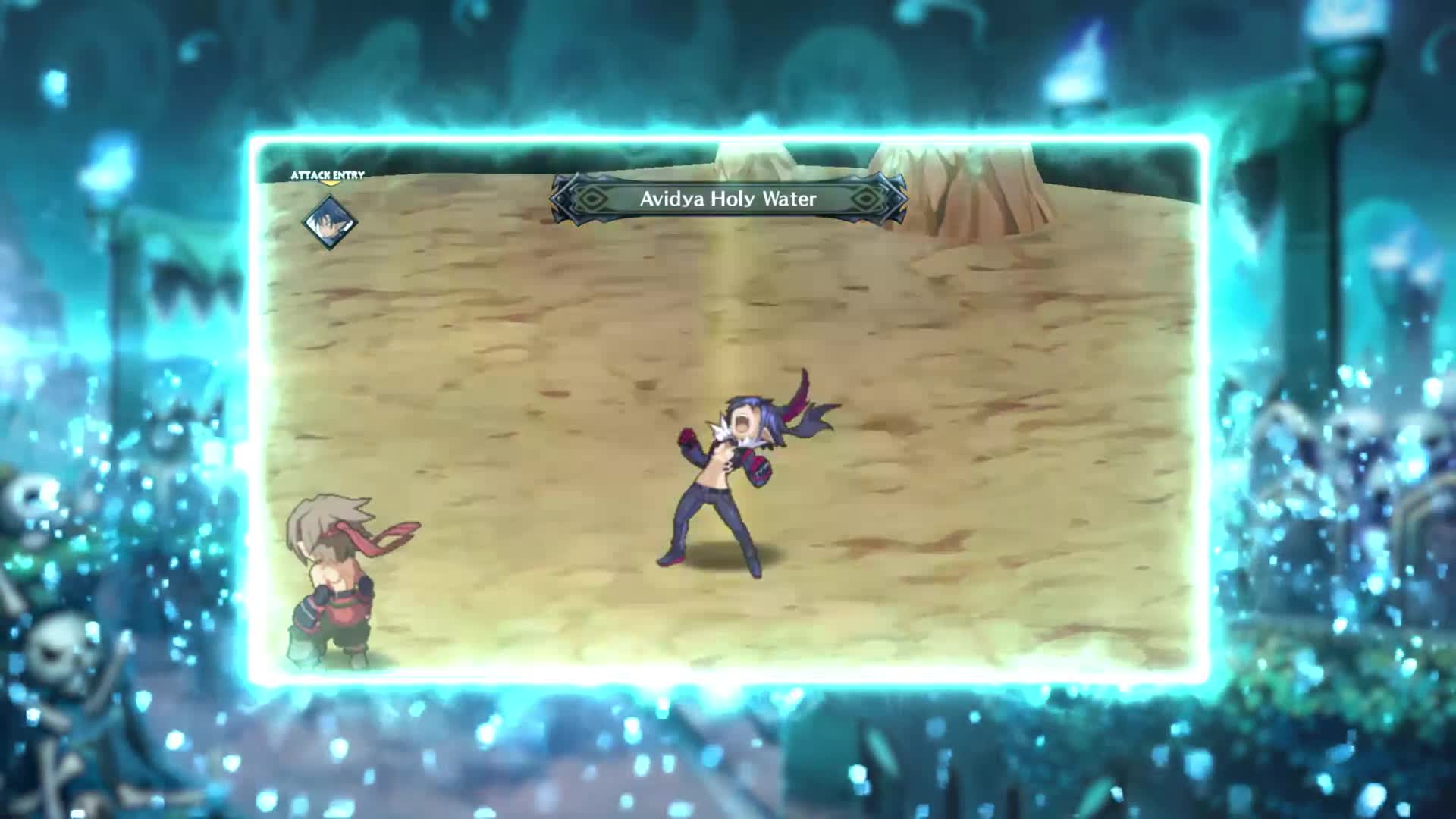
Task: Switch to the Attack Entry tab
Action: [x=326, y=174]
